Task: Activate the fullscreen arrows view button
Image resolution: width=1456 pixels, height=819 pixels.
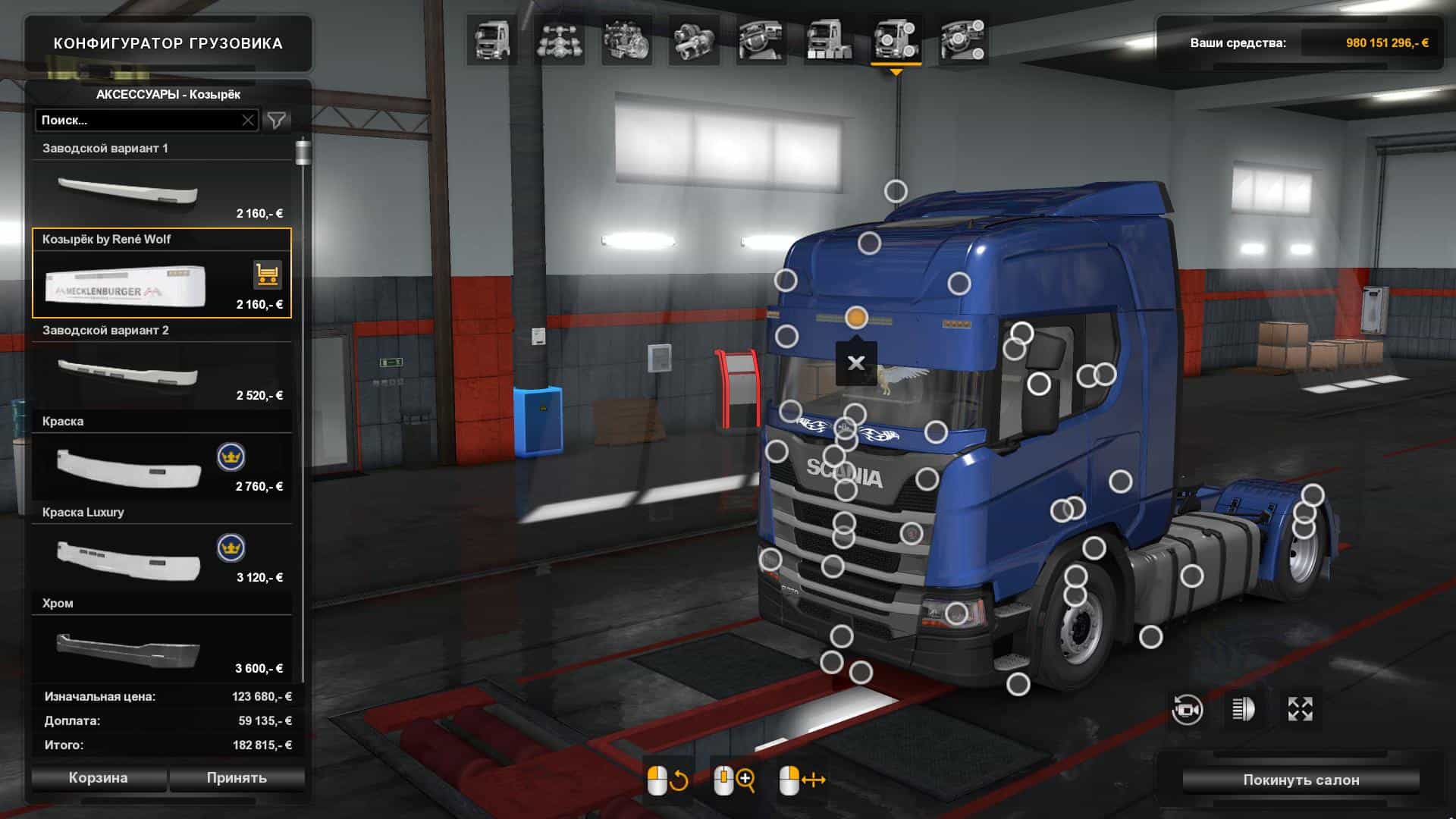Action: 1300,710
